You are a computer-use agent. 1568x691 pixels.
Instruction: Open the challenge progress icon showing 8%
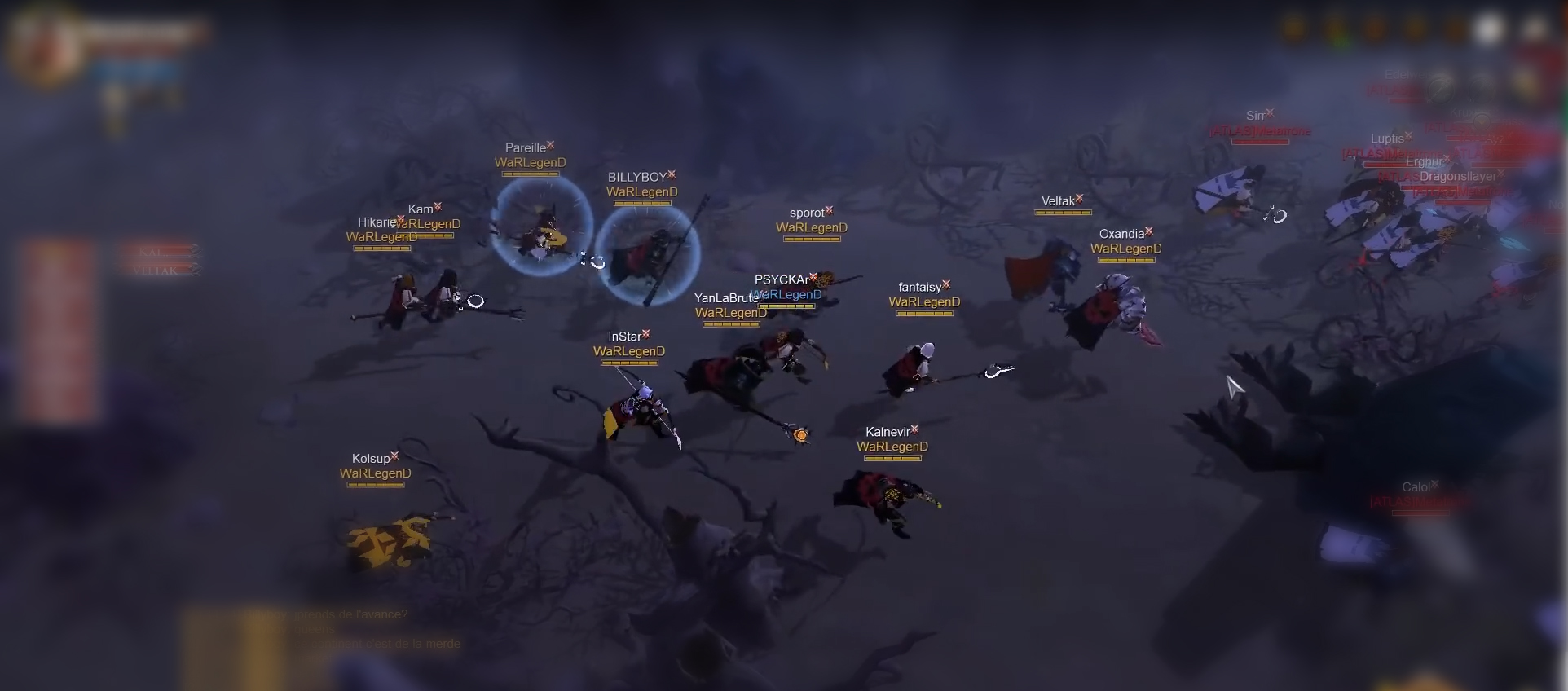[x=1333, y=29]
